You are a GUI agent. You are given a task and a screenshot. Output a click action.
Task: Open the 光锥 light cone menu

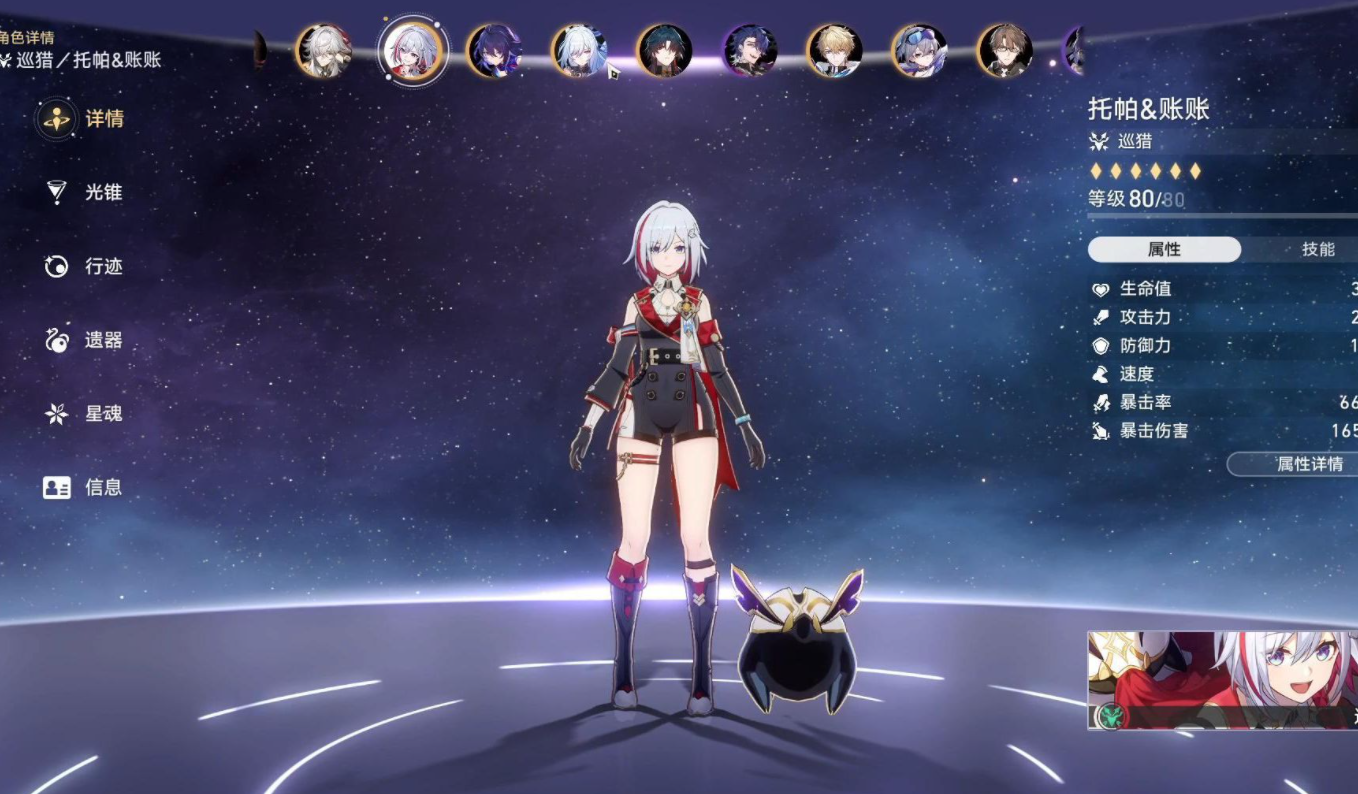click(84, 193)
